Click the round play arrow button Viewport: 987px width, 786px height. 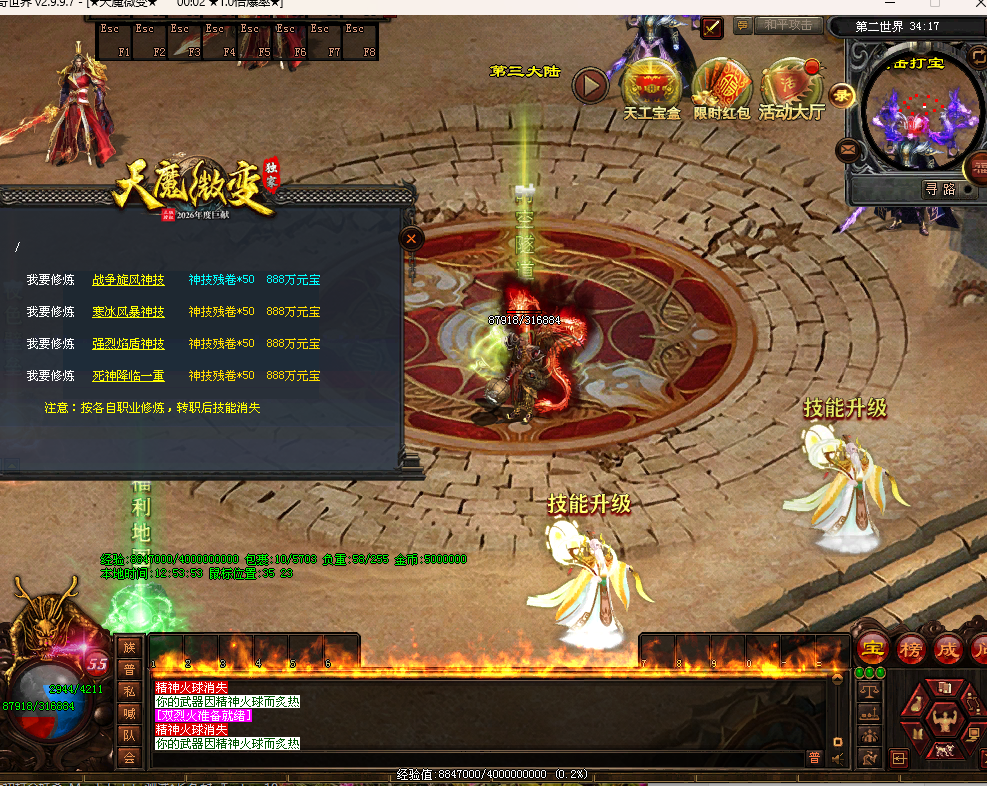590,85
